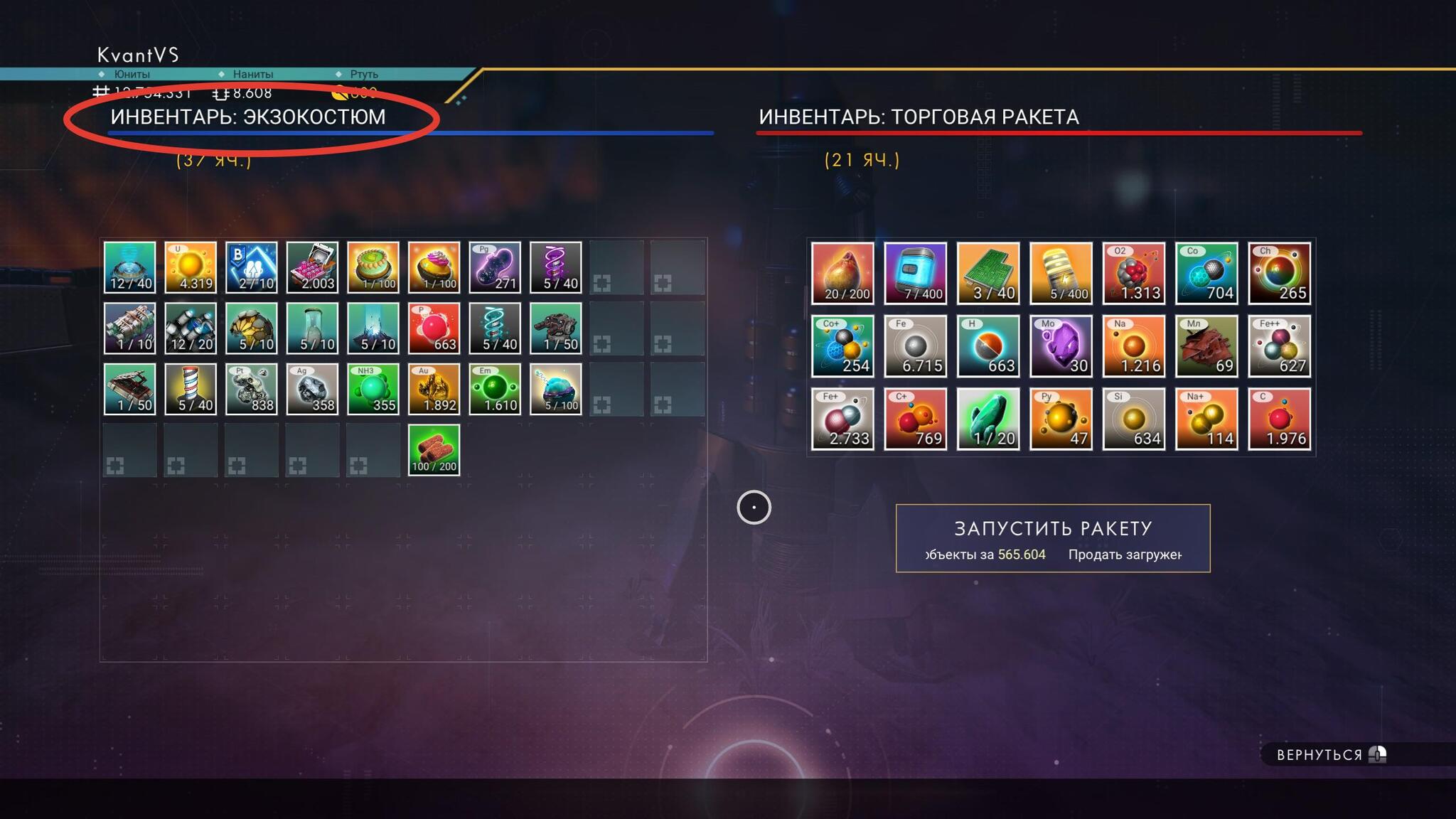
Task: Click the di-hydrogen H slot
Action: (988, 346)
